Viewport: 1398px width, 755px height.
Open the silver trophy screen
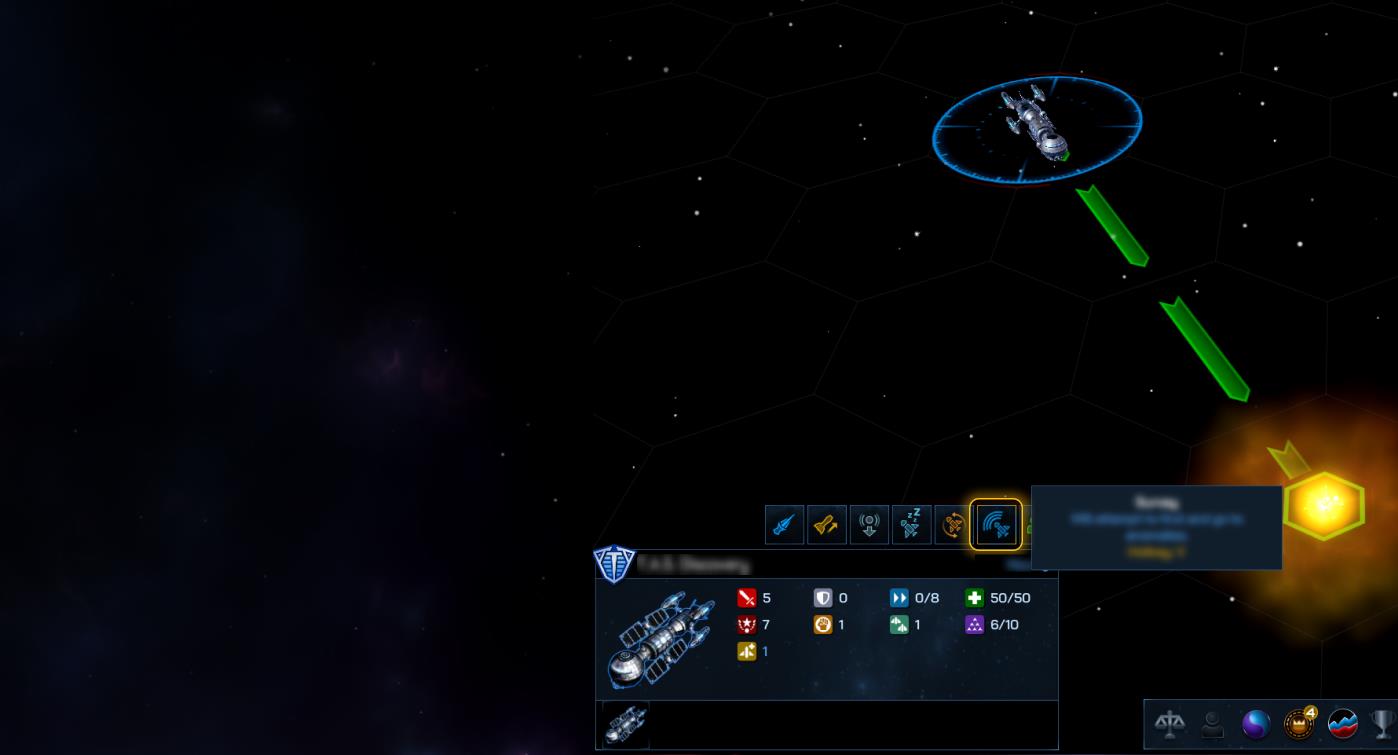click(1383, 723)
